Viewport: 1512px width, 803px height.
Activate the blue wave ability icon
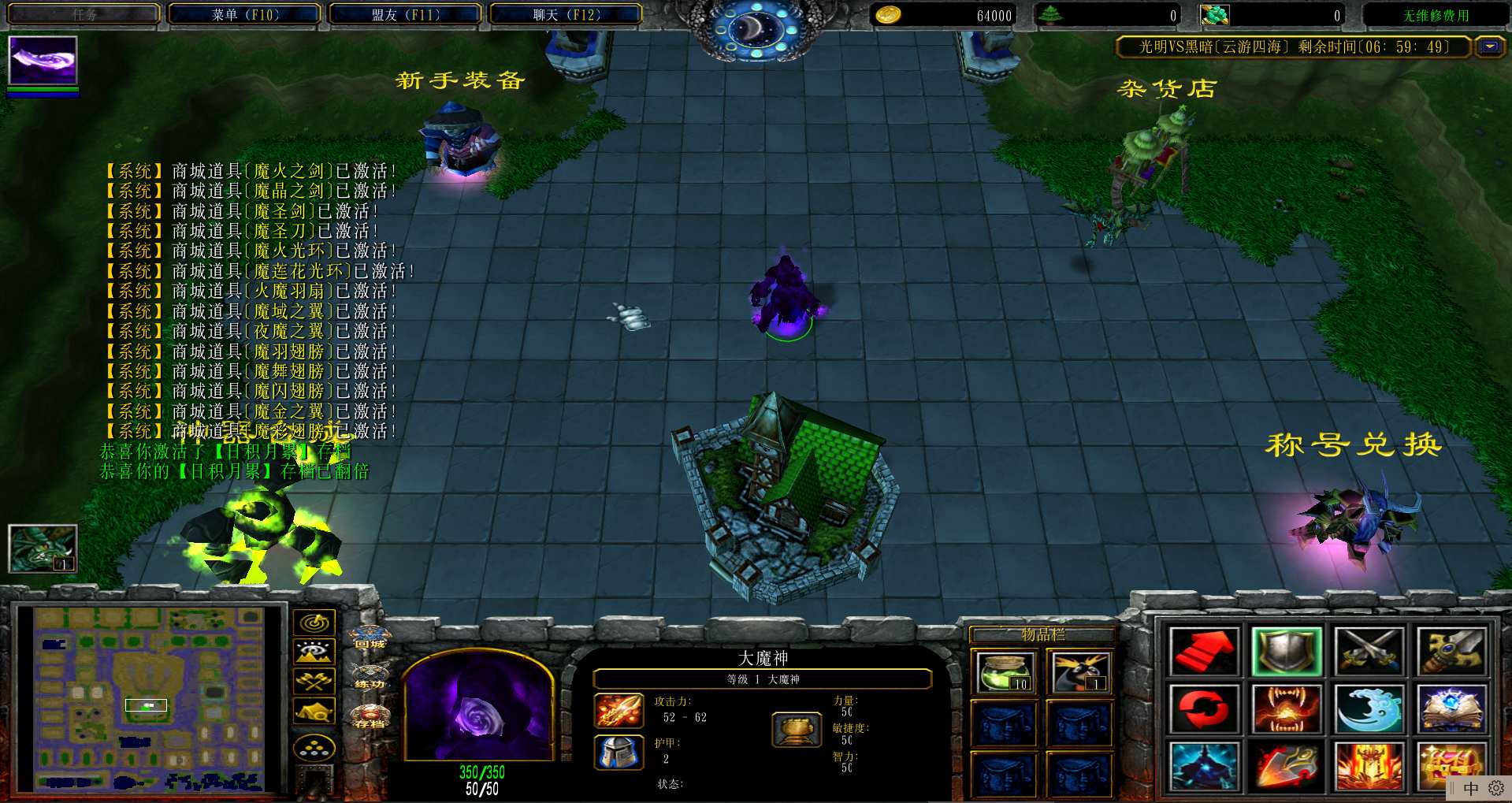tap(1369, 708)
